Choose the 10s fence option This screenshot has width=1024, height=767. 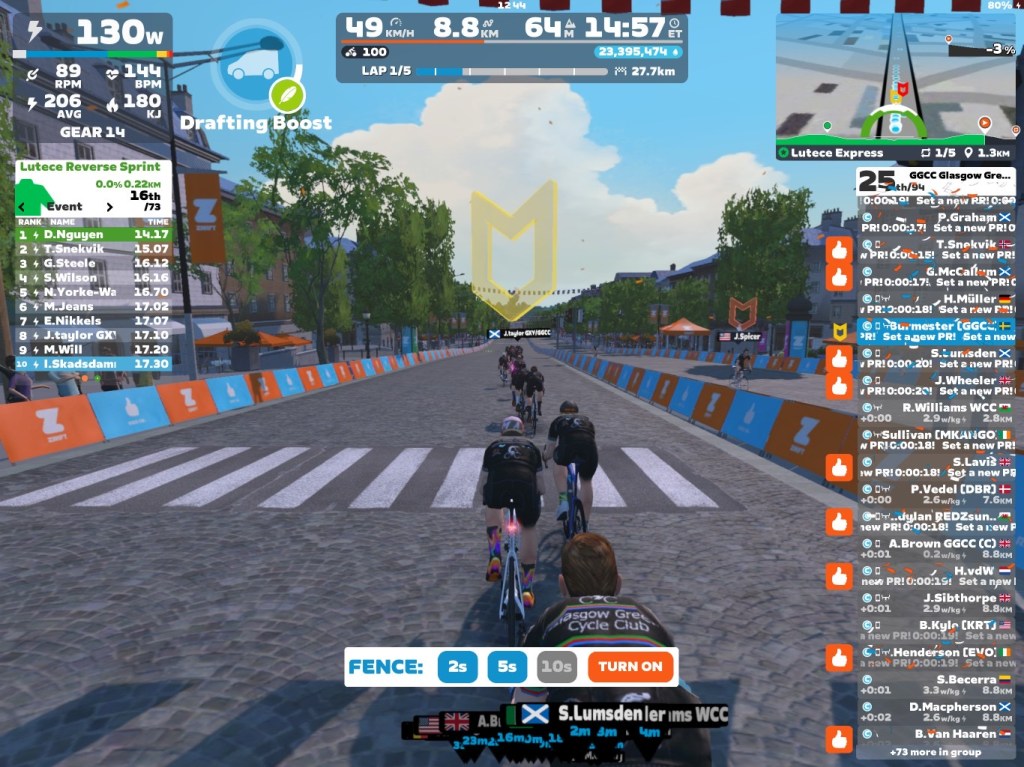pyautogui.click(x=557, y=667)
